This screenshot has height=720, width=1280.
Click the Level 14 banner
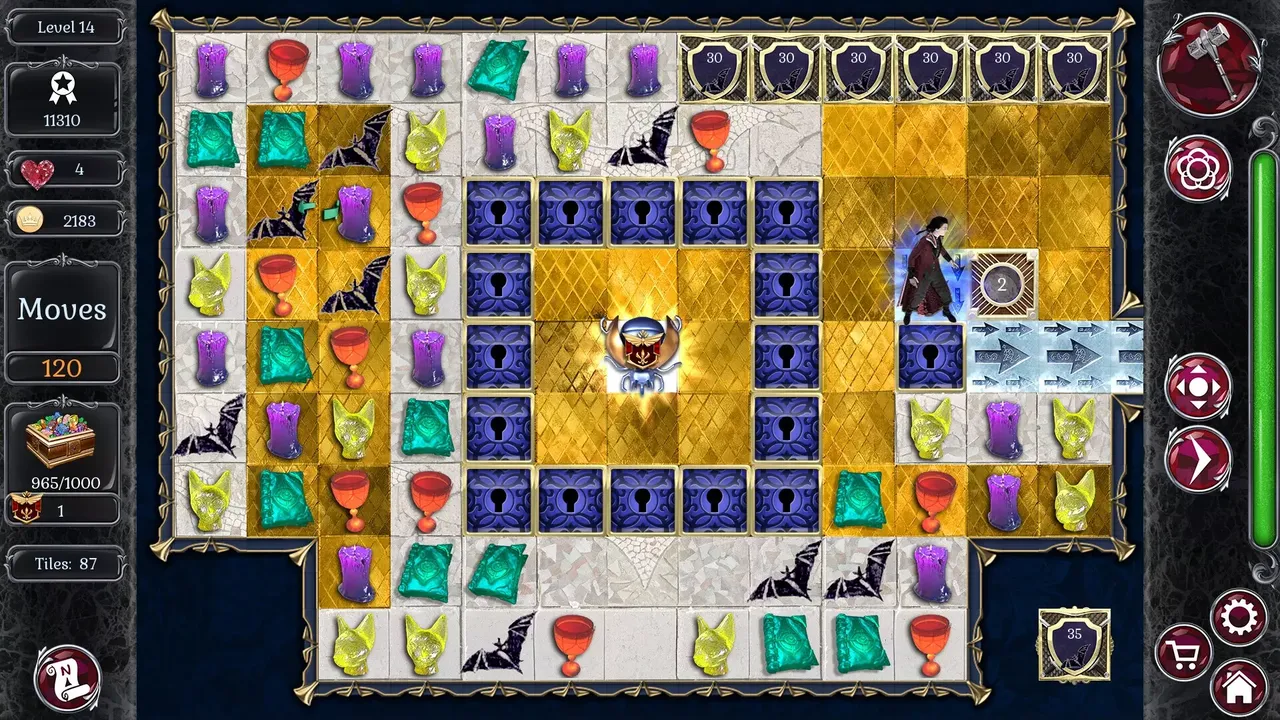tap(62, 27)
